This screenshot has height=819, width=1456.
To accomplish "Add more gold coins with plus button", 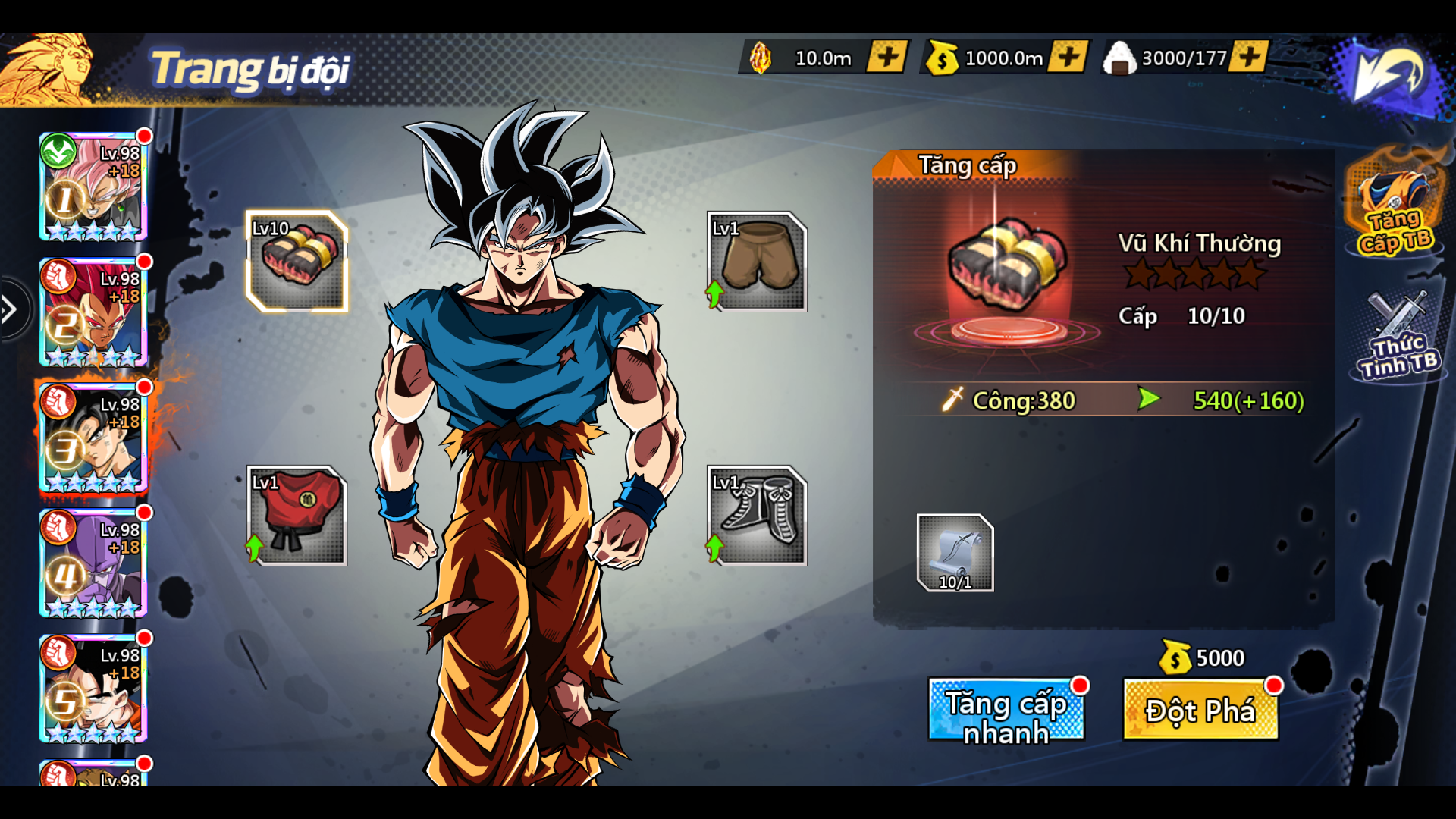I will click(1068, 57).
